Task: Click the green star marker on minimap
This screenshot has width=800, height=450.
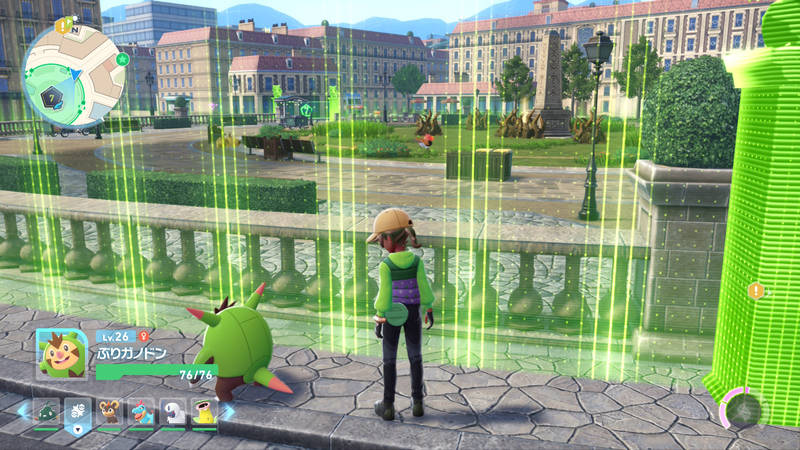Action: 122,60
